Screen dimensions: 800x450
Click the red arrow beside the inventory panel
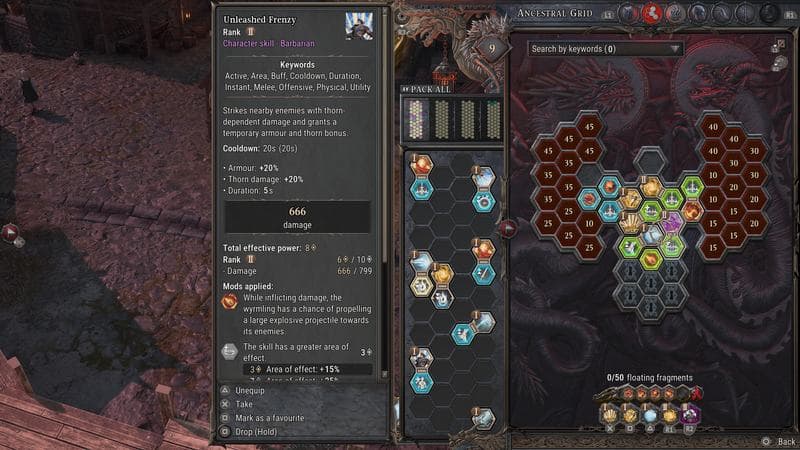[x=508, y=229]
